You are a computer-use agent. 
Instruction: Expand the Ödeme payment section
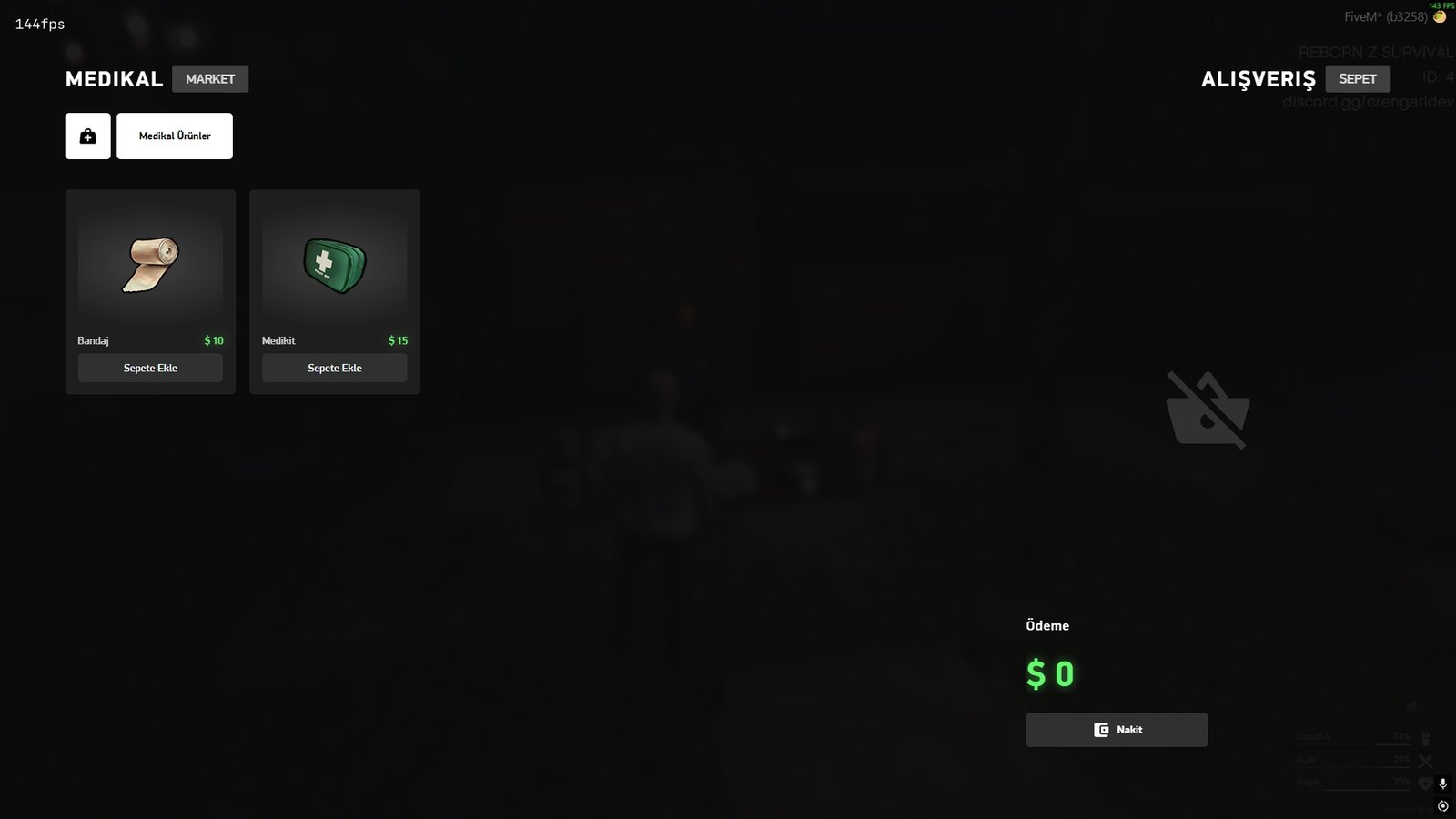[1046, 625]
